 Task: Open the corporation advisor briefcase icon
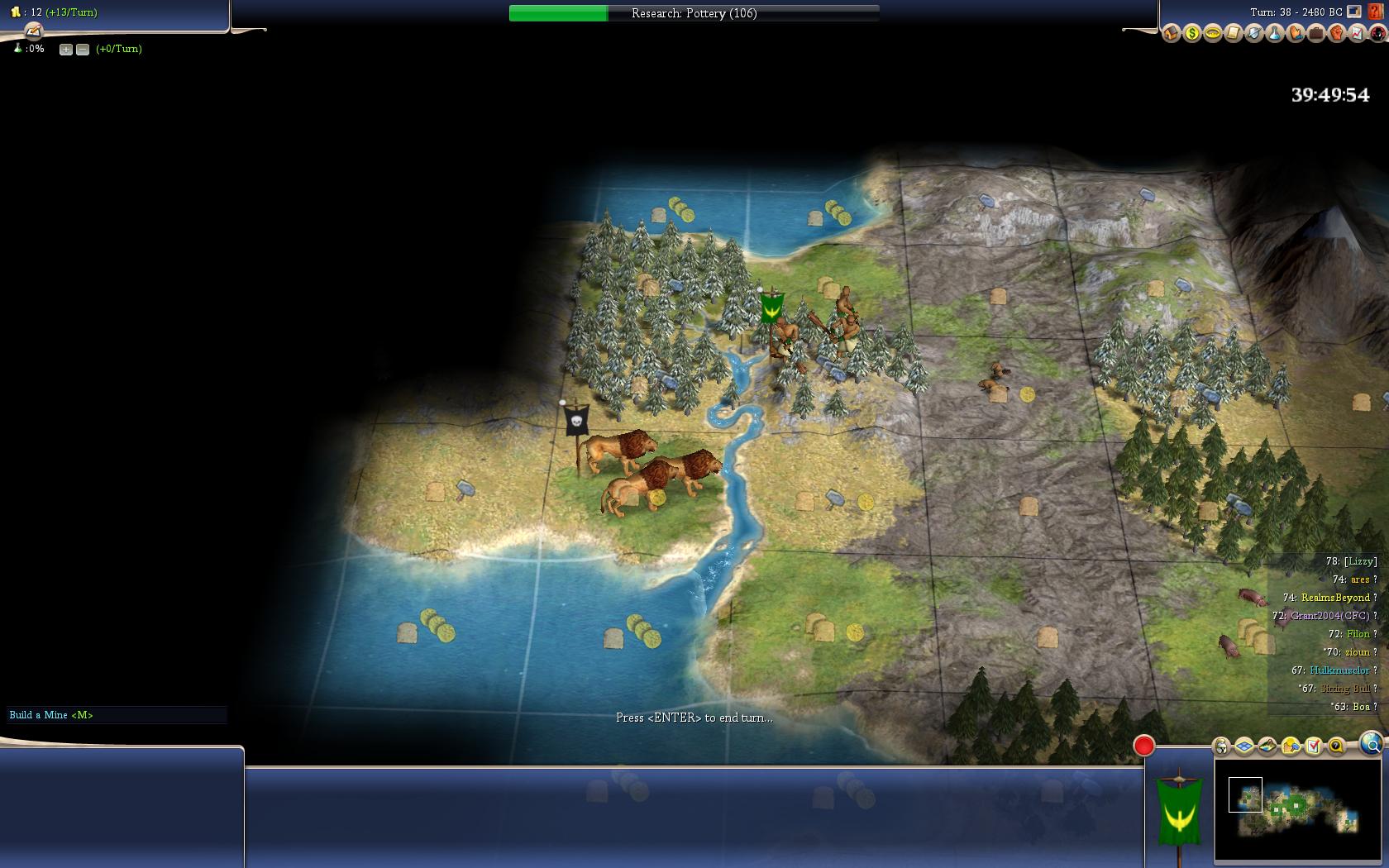pyautogui.click(x=1315, y=34)
